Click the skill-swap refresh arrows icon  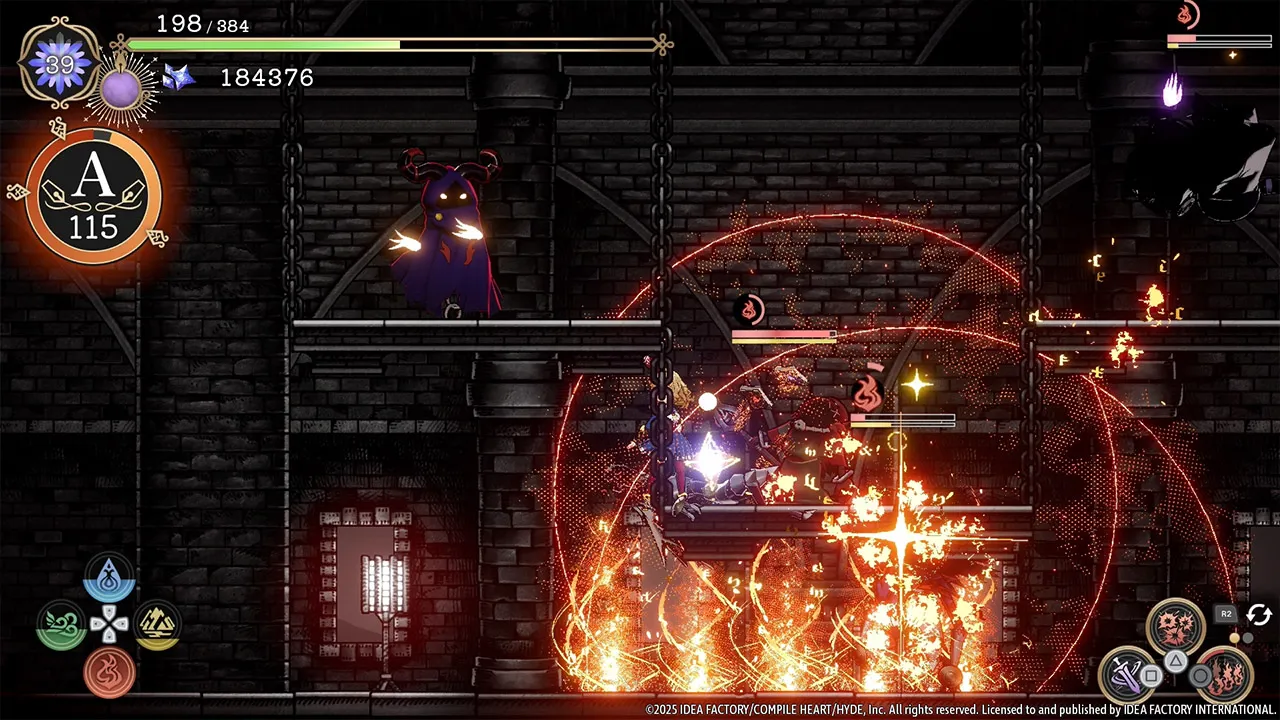tap(1259, 615)
